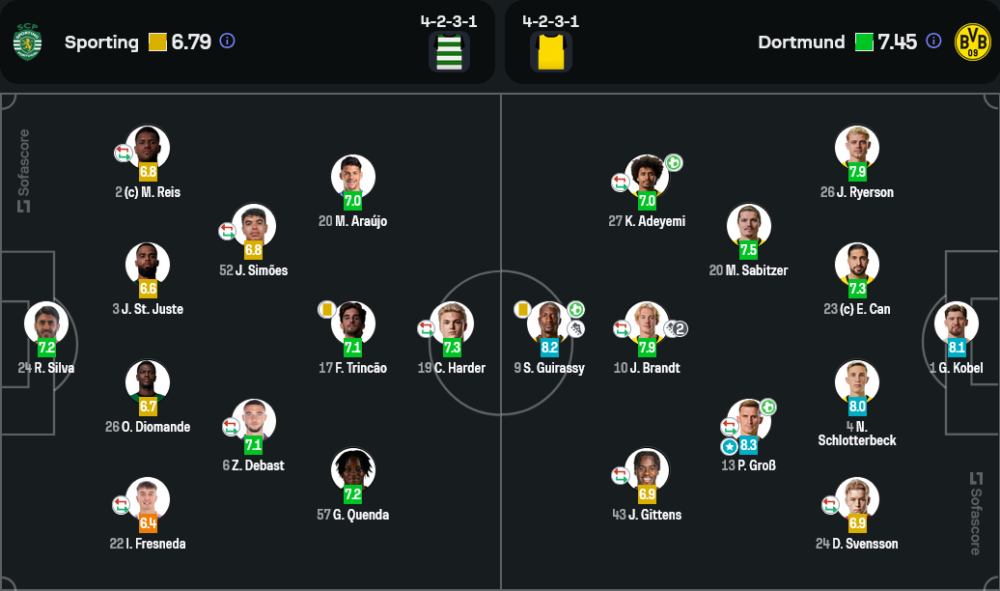Select M. Sabitzer player avatar
This screenshot has height=591, width=1000.
(x=749, y=226)
